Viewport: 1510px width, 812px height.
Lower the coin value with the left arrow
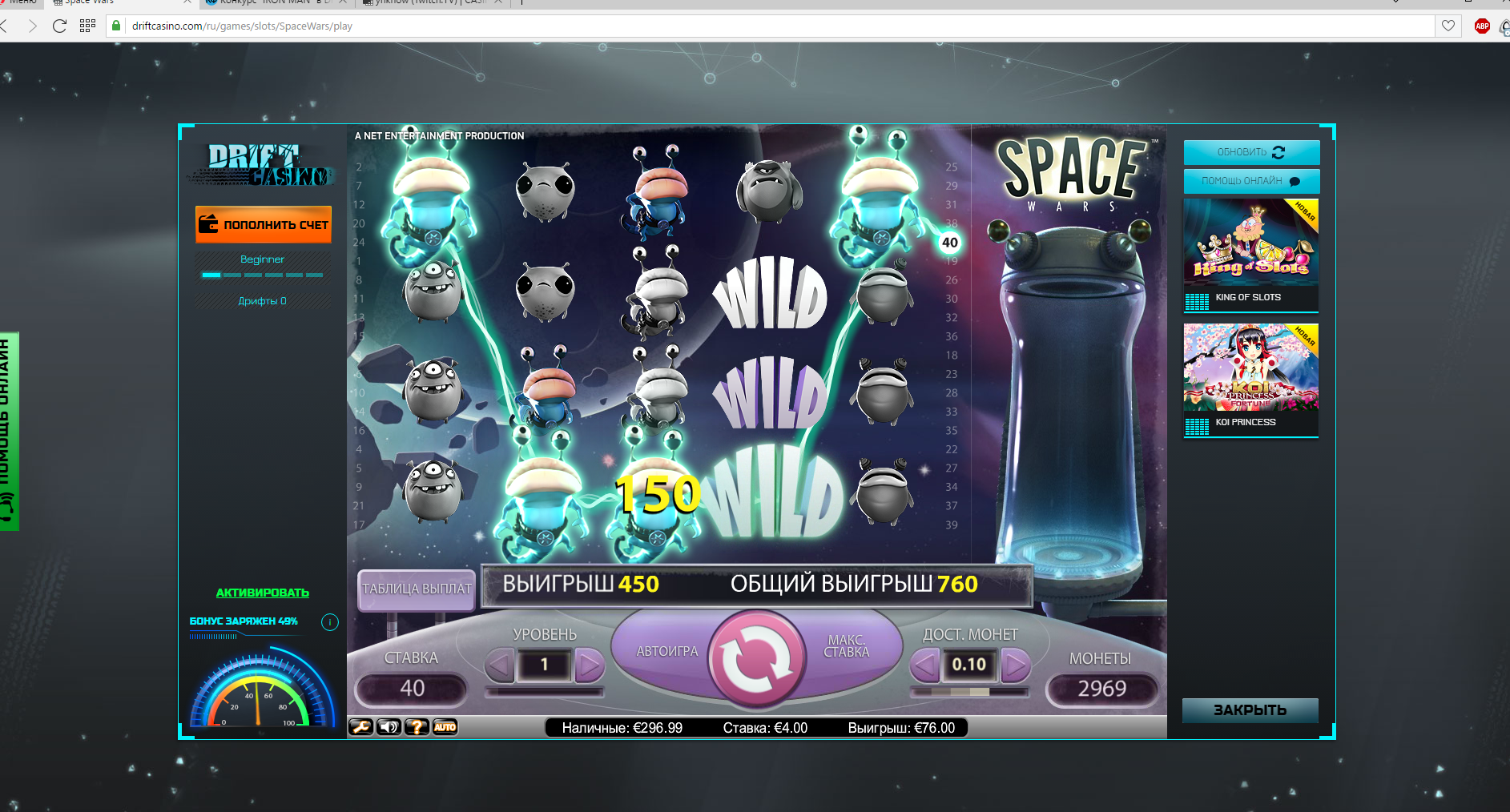click(924, 665)
